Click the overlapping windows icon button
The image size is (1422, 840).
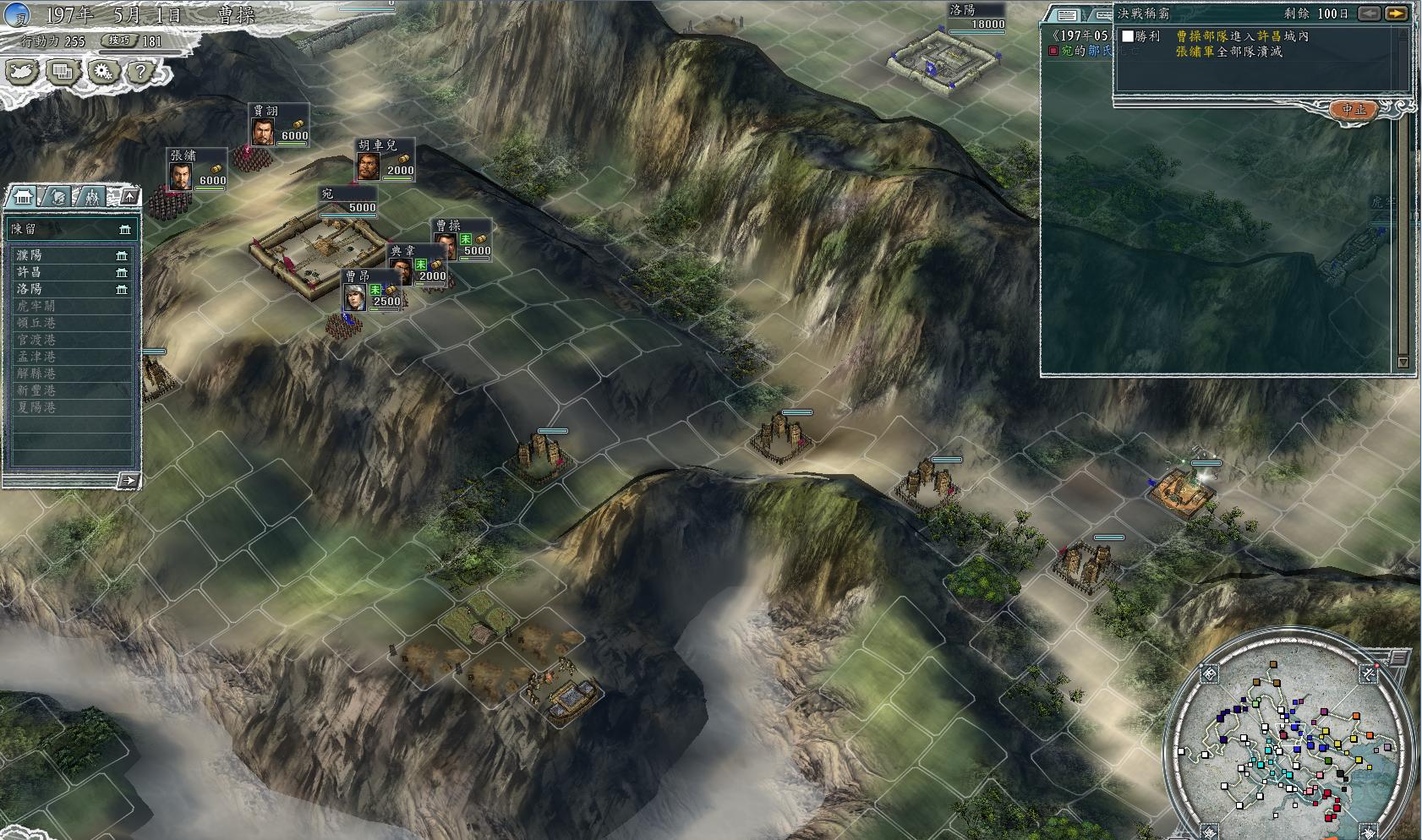62,73
